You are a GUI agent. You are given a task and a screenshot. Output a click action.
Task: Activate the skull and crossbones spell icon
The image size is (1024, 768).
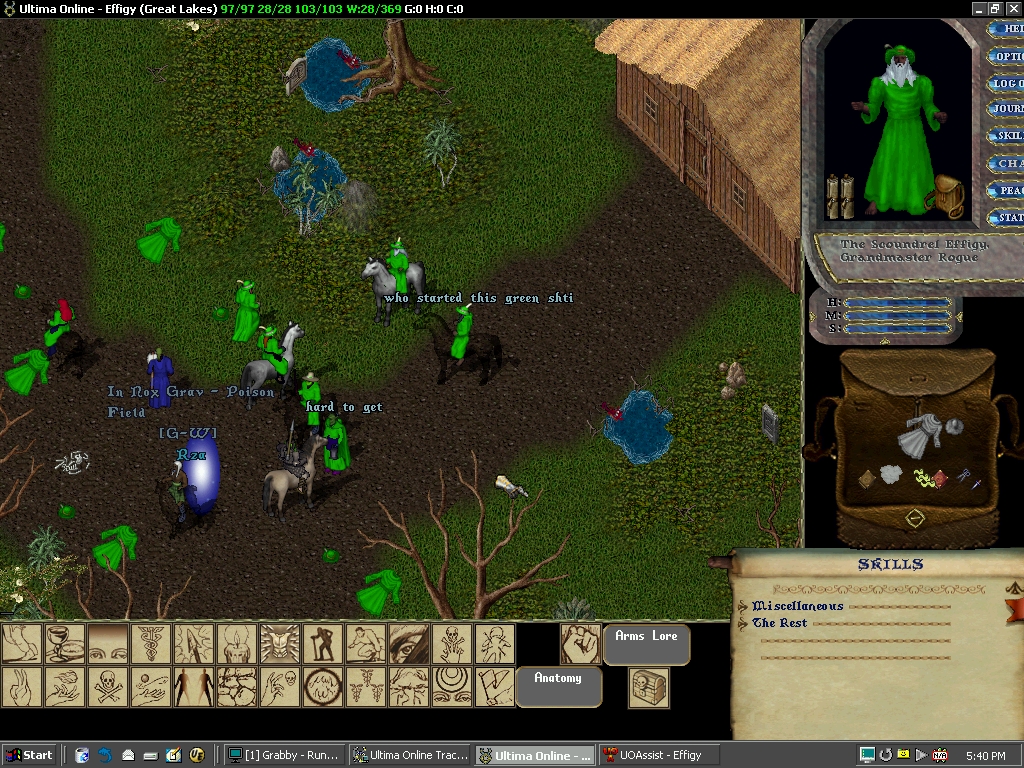click(107, 686)
